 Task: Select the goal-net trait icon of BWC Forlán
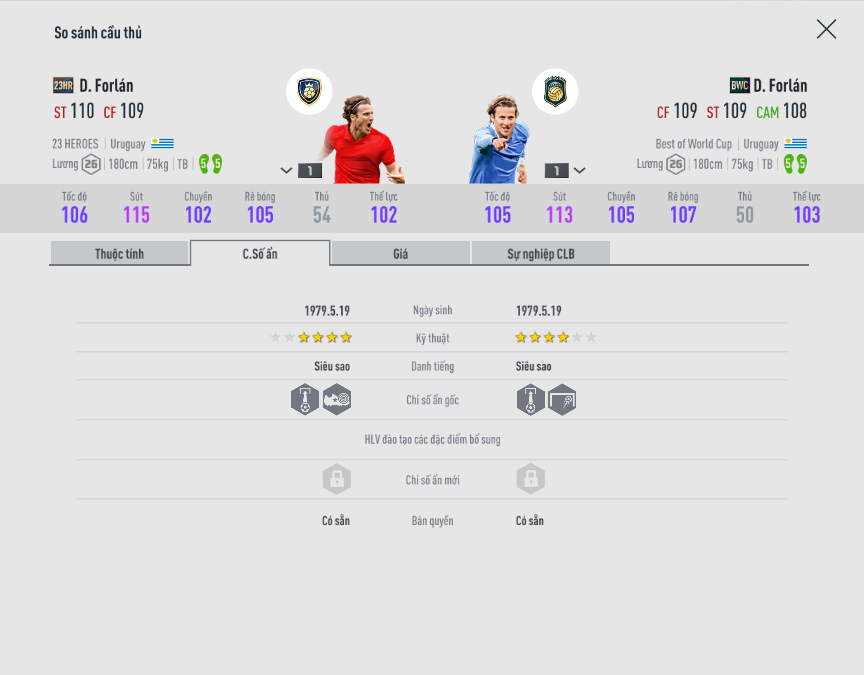[x=562, y=400]
